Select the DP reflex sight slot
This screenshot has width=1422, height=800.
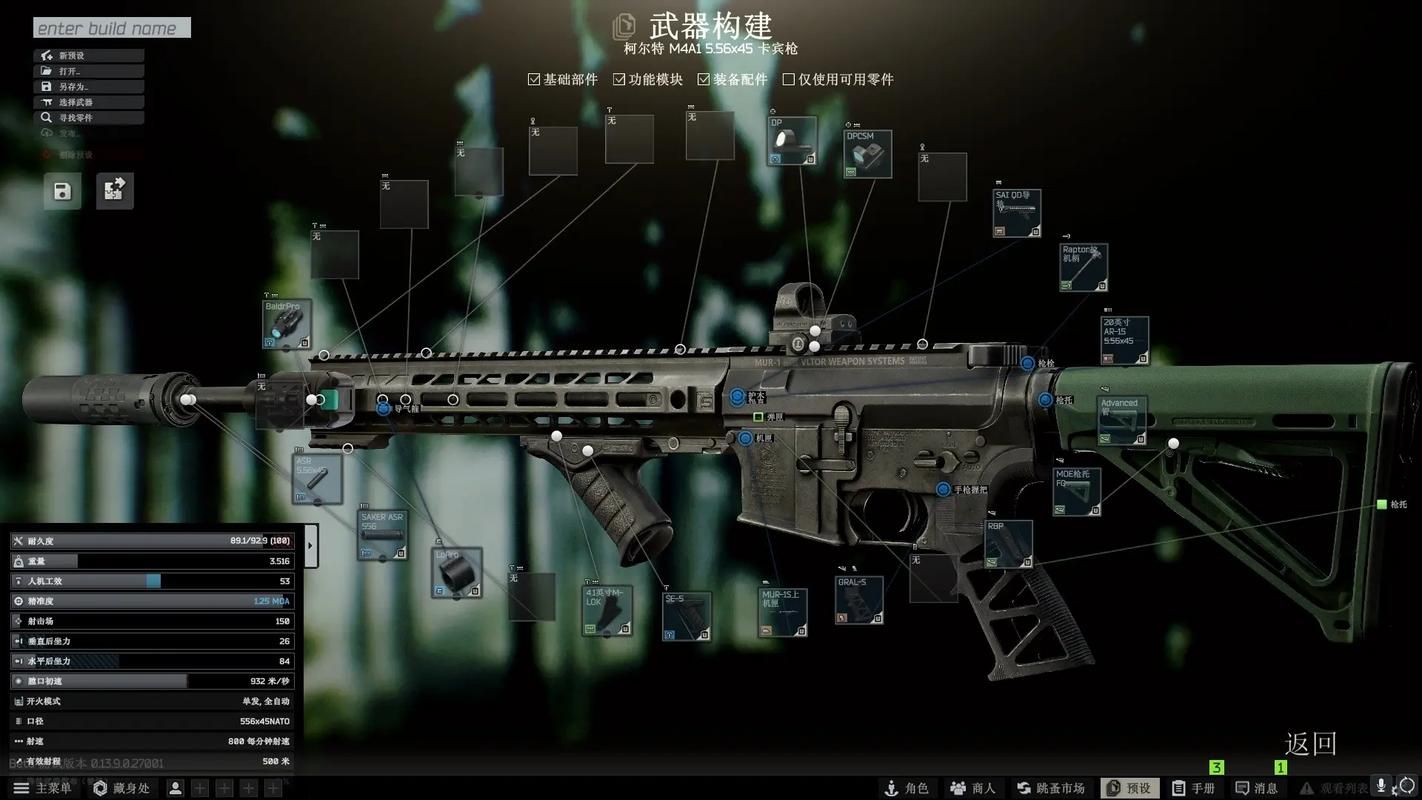tap(792, 141)
